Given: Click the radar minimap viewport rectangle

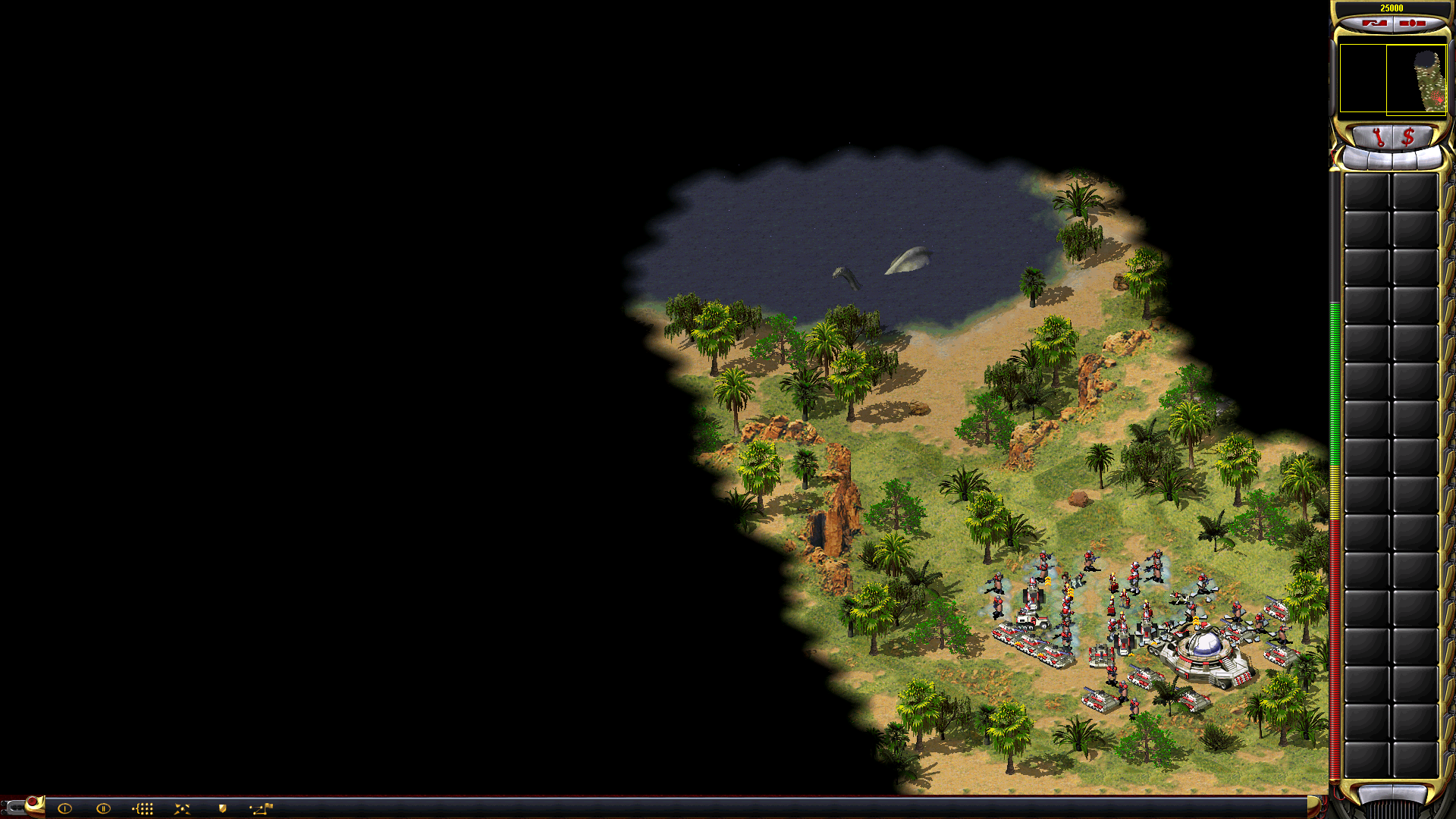Looking at the screenshot, I should 1417,80.
